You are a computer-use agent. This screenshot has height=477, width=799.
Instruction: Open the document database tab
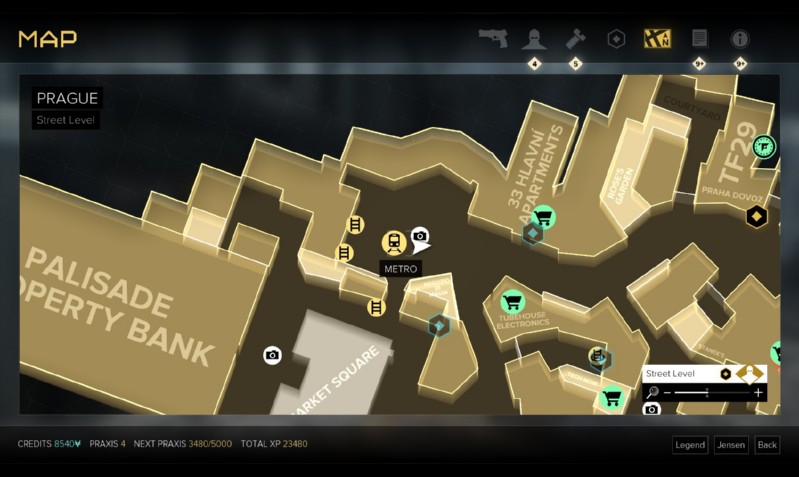pyautogui.click(x=699, y=39)
